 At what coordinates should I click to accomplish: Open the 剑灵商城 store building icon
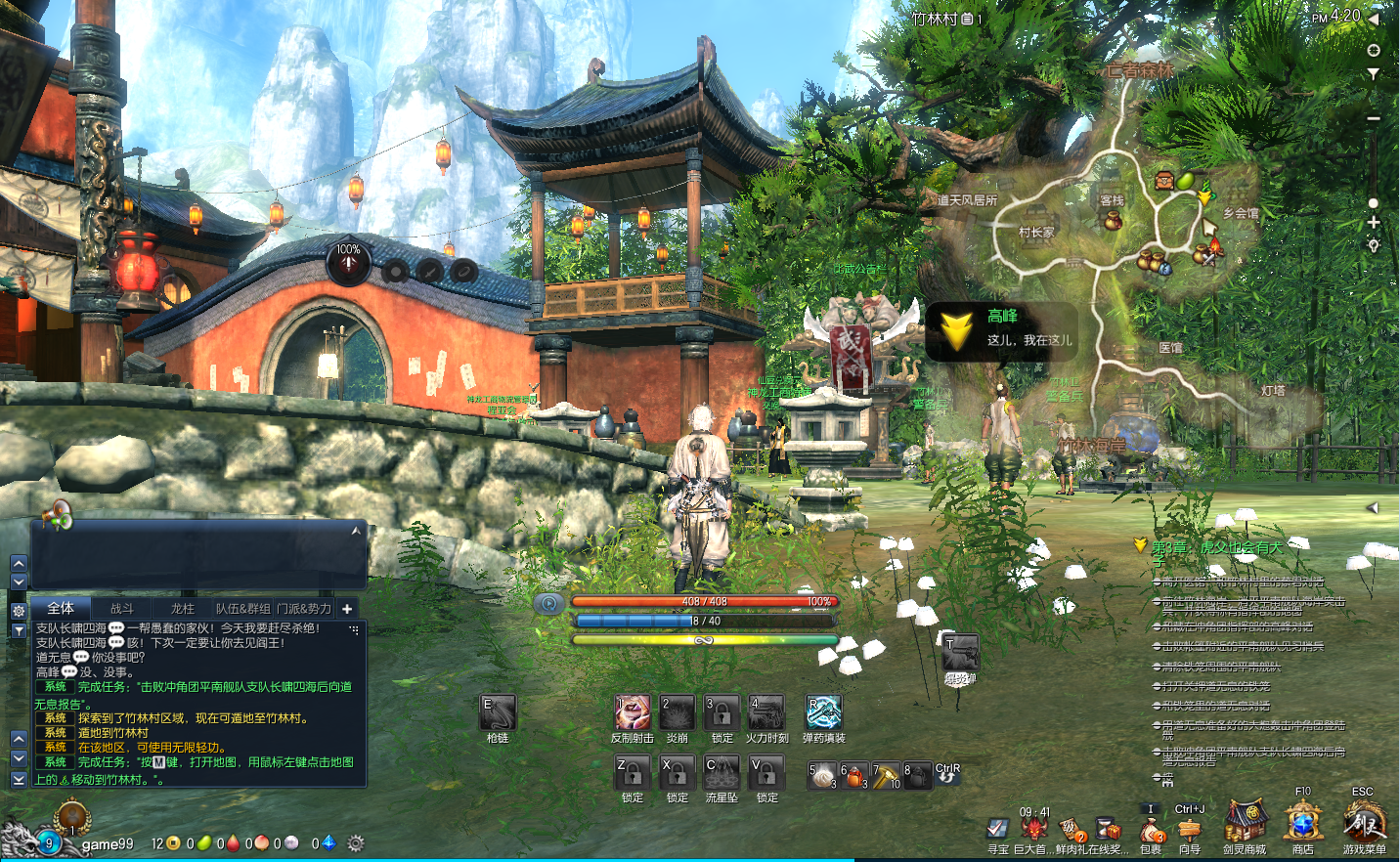1245,824
